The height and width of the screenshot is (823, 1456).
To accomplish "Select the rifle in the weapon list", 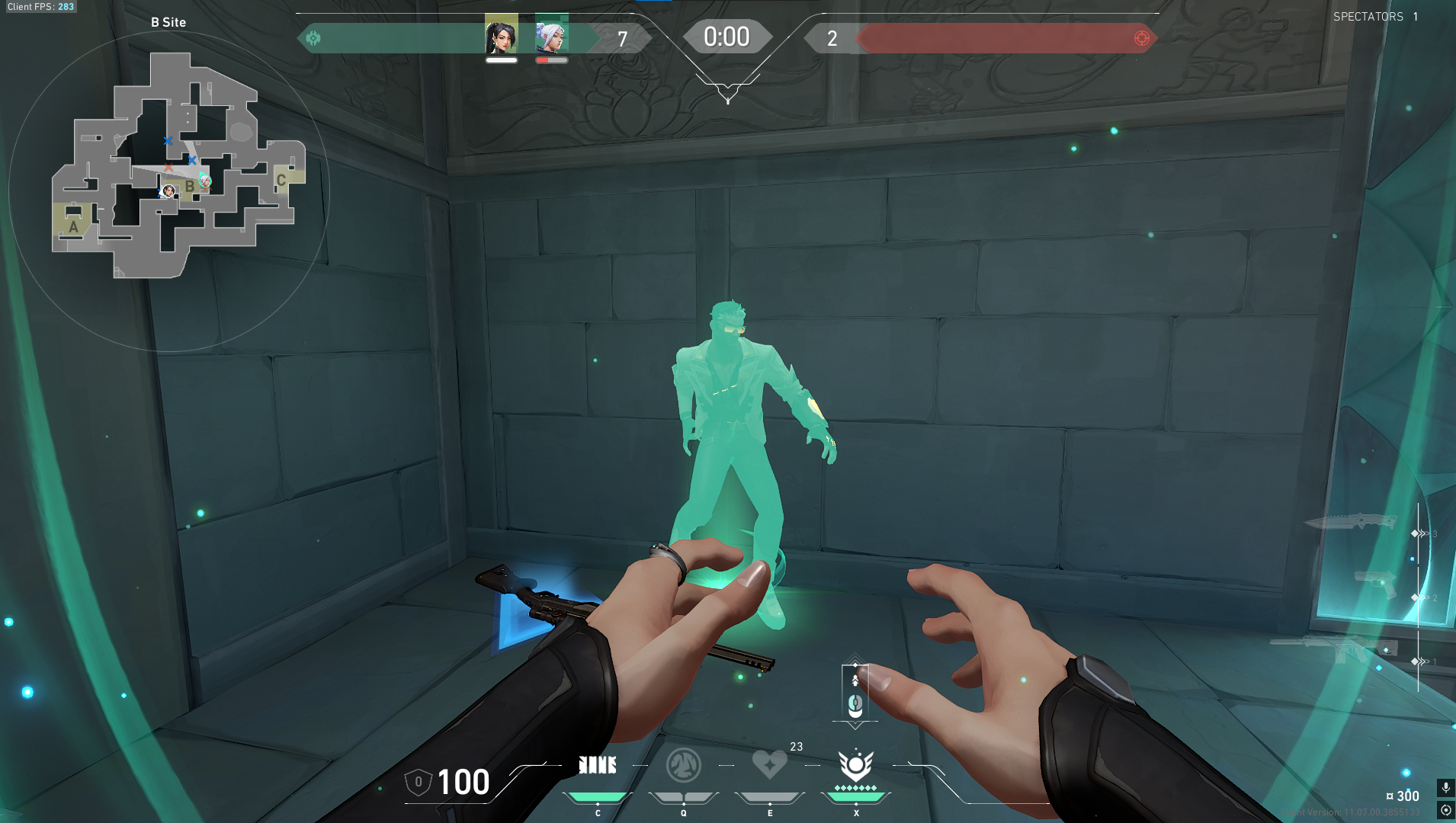I will (x=1334, y=648).
